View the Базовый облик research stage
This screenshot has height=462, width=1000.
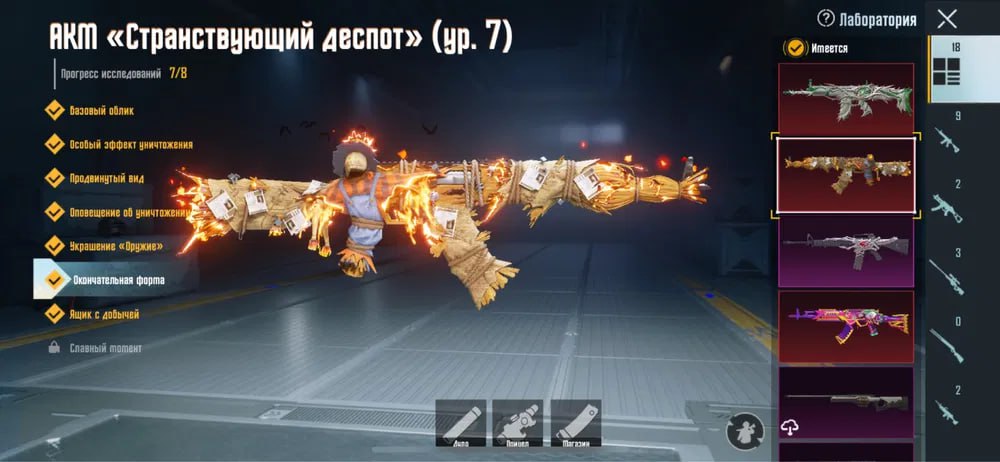click(x=101, y=111)
